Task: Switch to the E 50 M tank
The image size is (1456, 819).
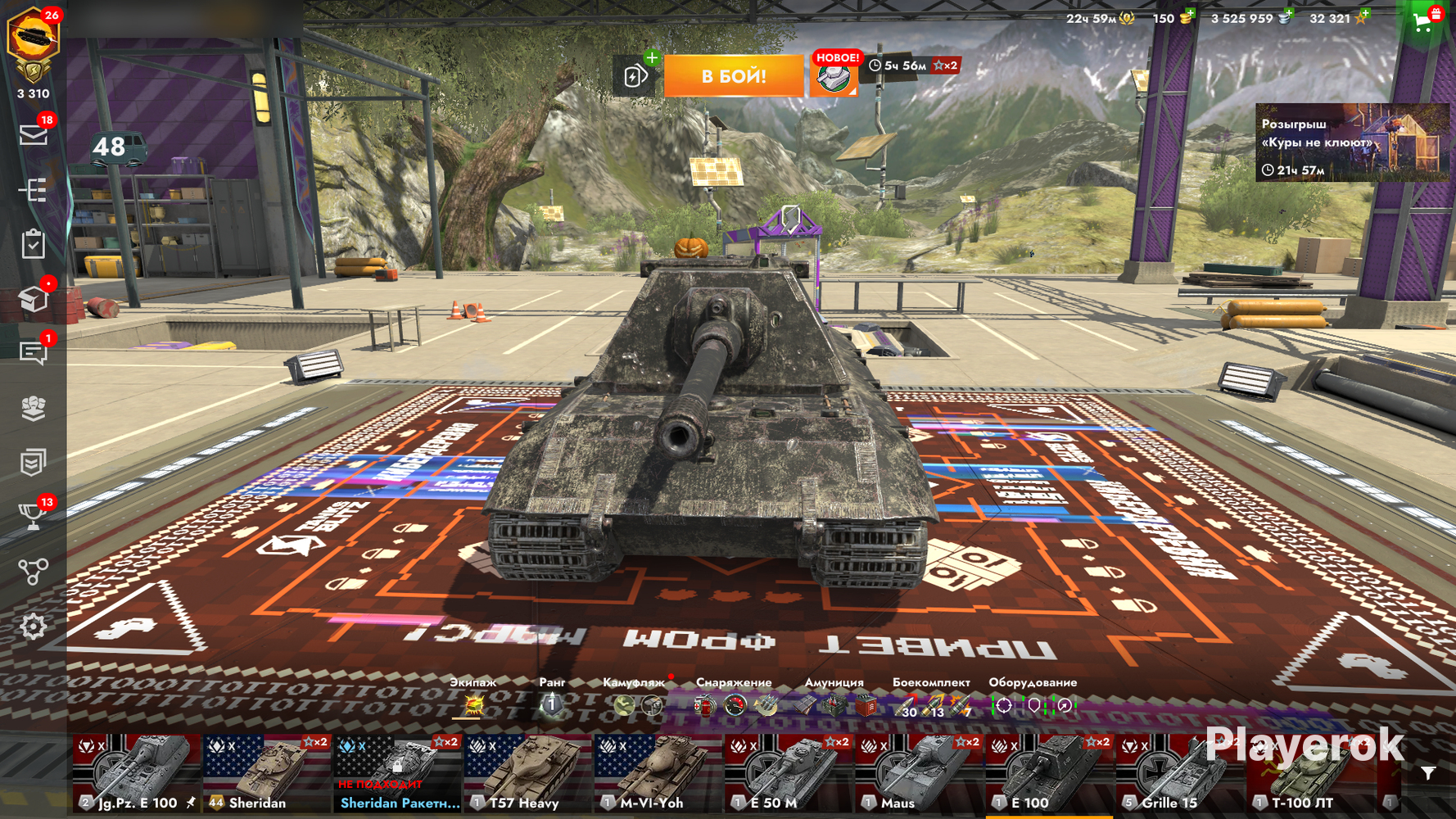Action: pos(789,773)
